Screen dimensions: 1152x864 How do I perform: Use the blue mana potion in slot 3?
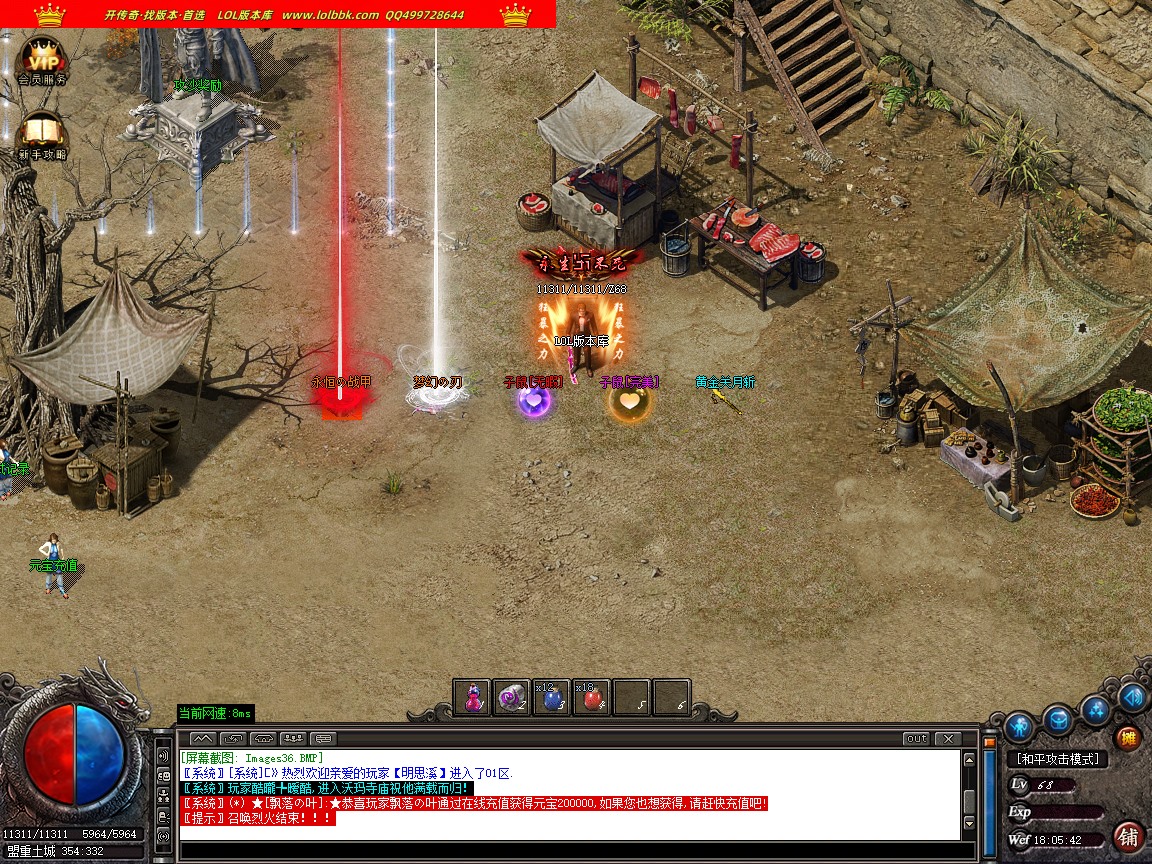coord(551,697)
